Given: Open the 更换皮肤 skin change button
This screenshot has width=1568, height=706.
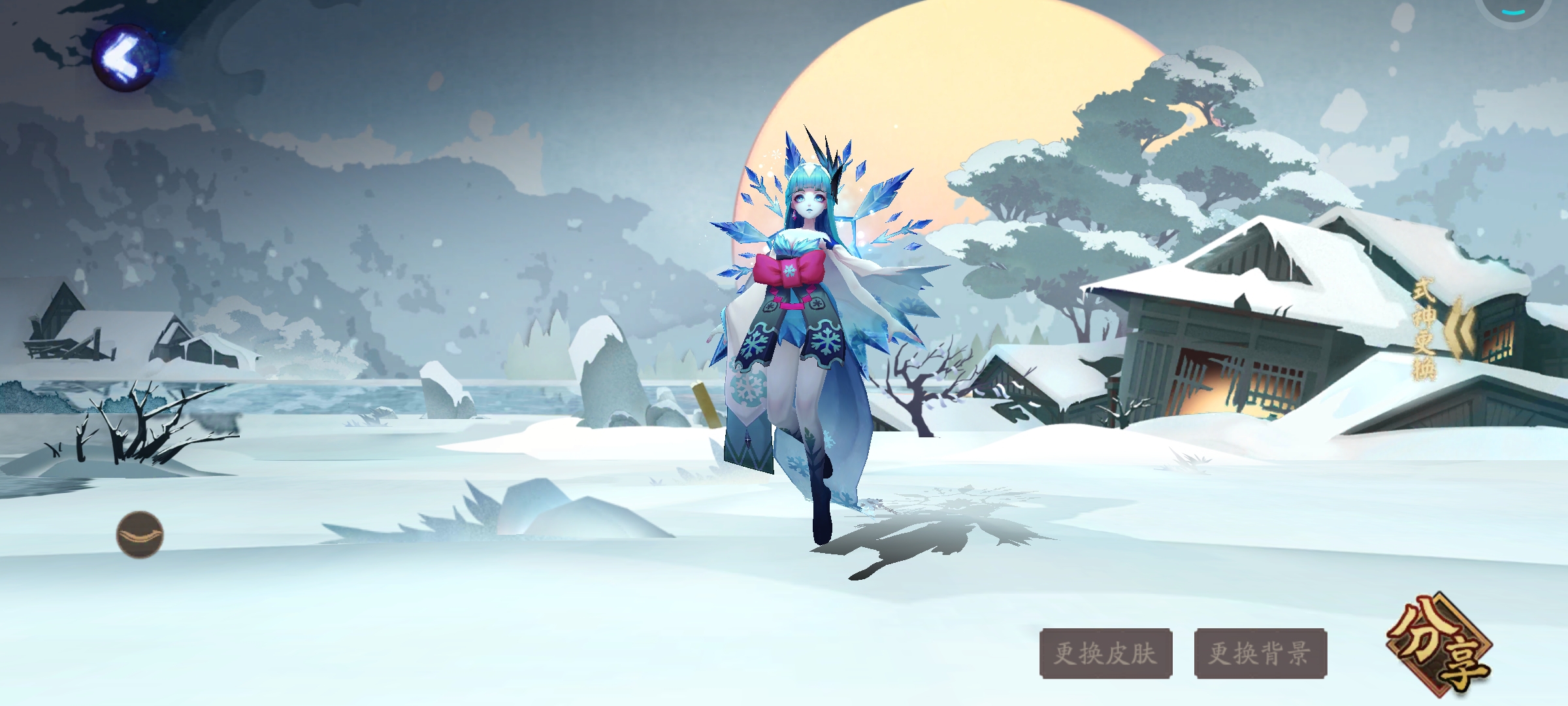Looking at the screenshot, I should click(x=1105, y=653).
